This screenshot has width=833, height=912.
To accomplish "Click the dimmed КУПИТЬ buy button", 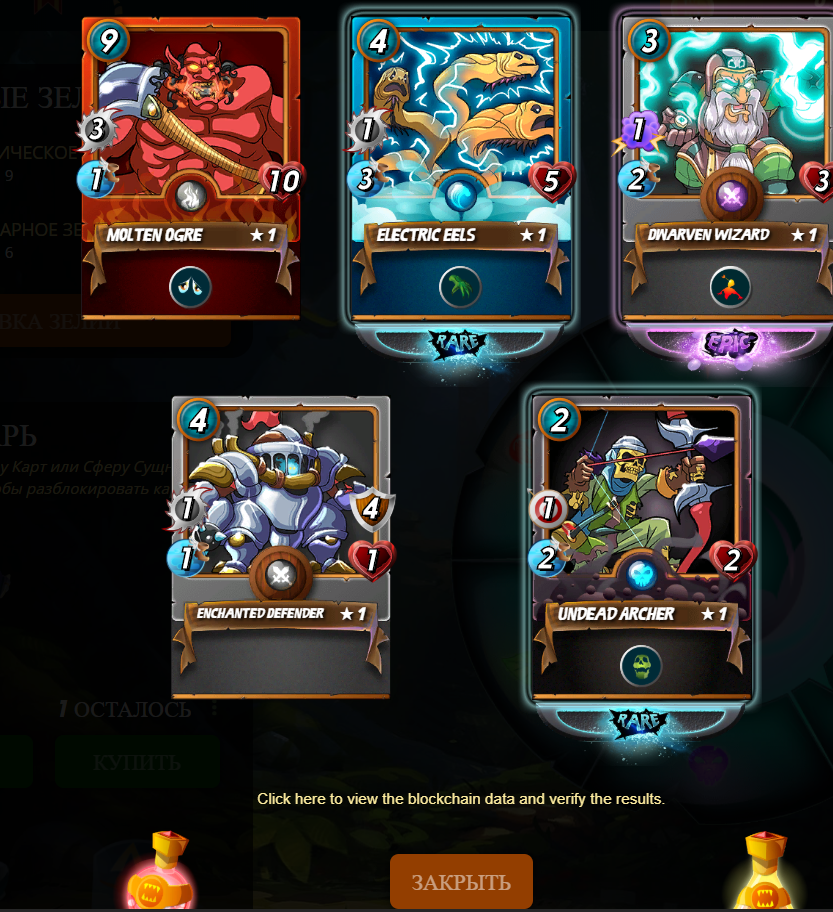I will [137, 762].
